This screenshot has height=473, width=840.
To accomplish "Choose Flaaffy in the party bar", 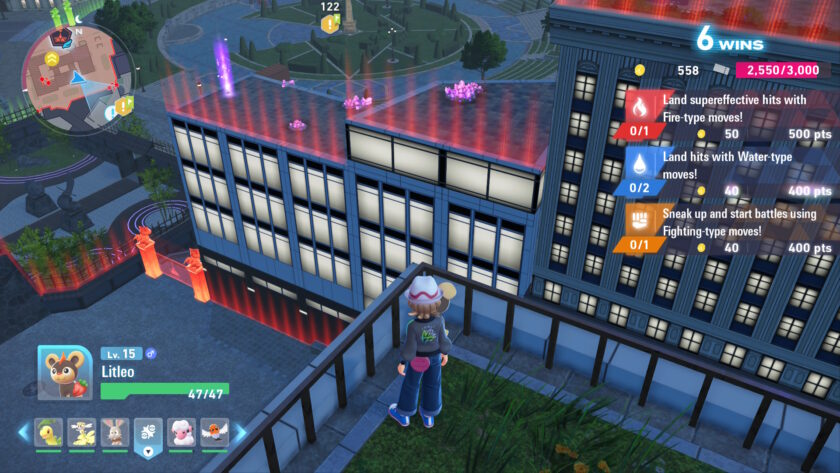I will tap(182, 432).
